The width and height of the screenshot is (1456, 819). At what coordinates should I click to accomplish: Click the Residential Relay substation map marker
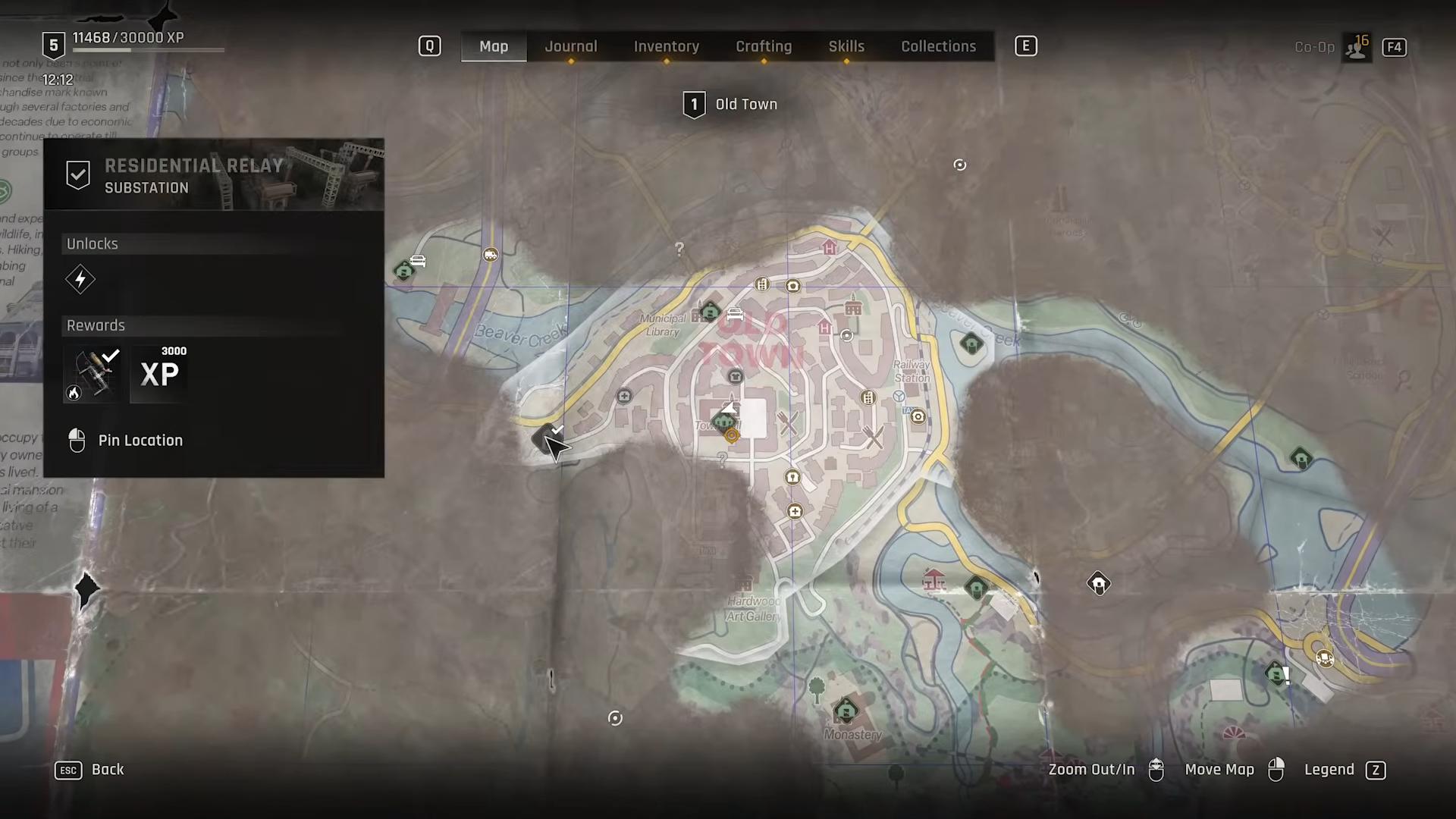click(545, 438)
